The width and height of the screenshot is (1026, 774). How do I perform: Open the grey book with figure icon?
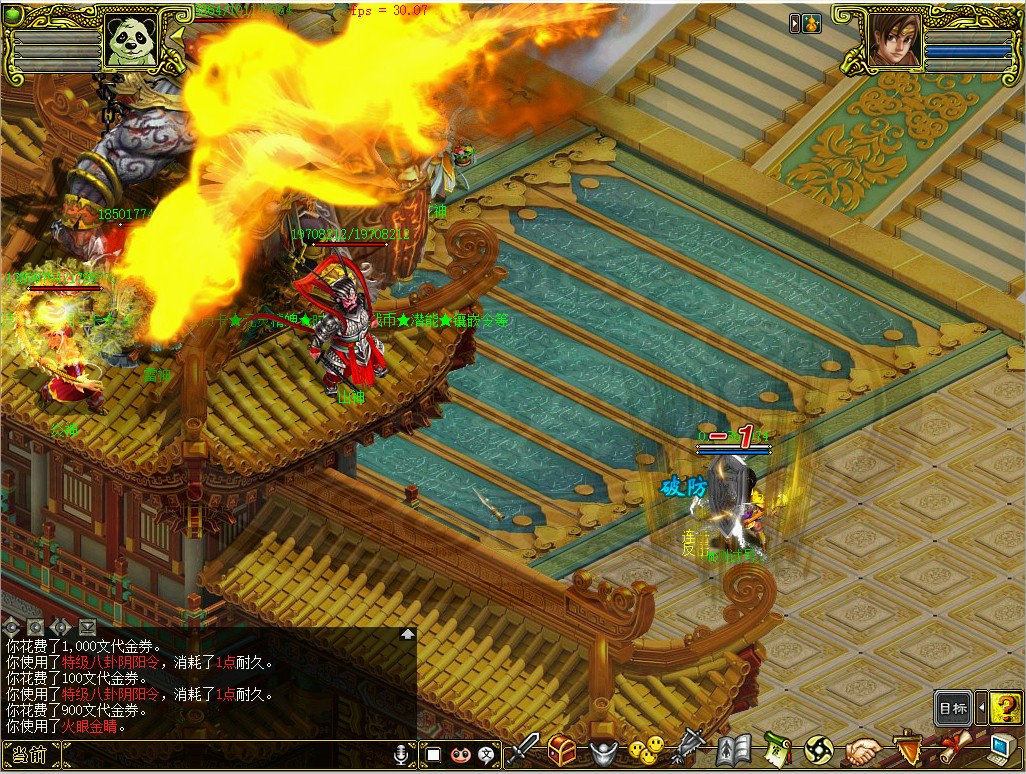(x=733, y=750)
